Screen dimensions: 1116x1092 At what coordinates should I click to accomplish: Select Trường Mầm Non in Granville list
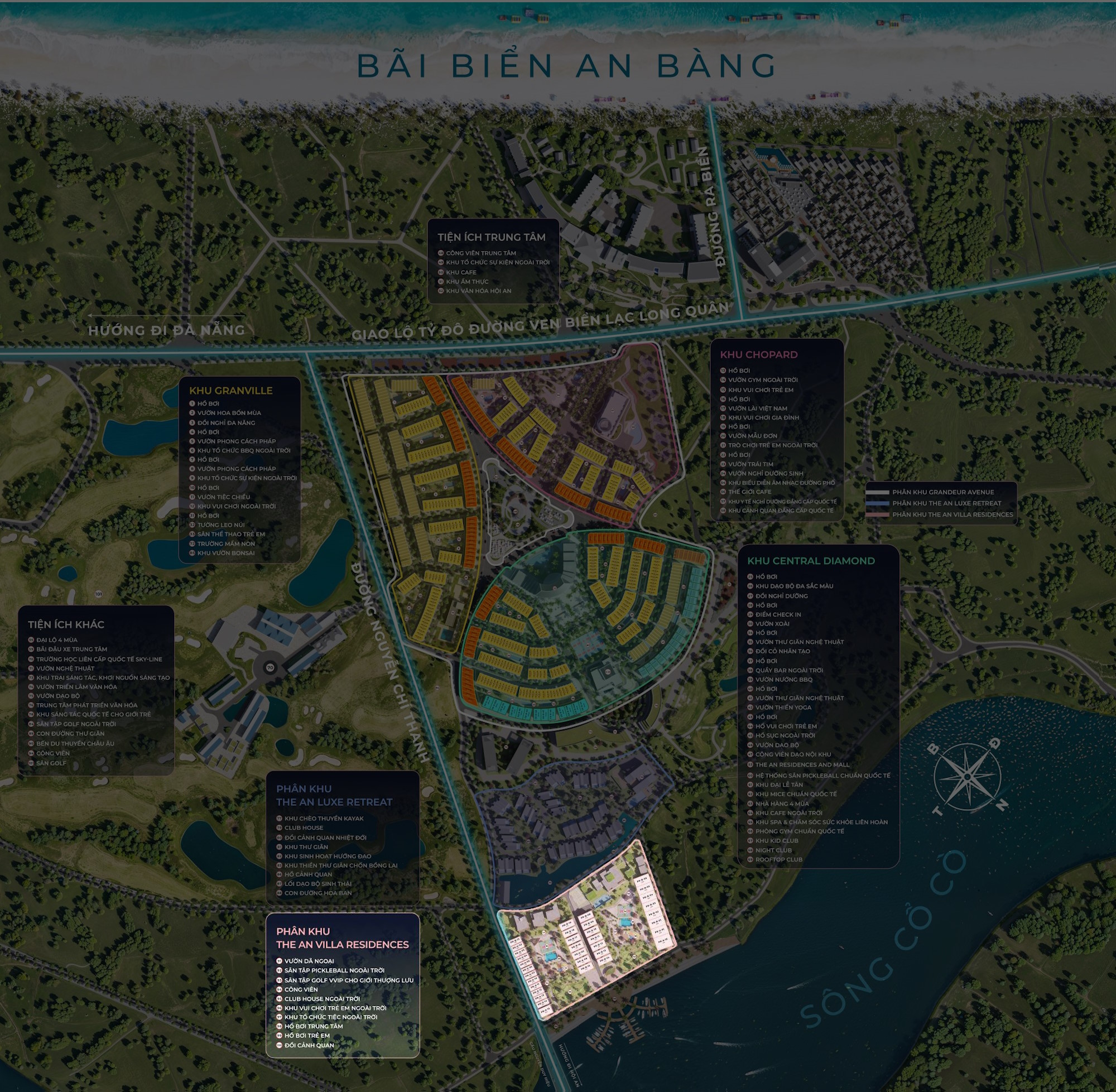[226, 543]
